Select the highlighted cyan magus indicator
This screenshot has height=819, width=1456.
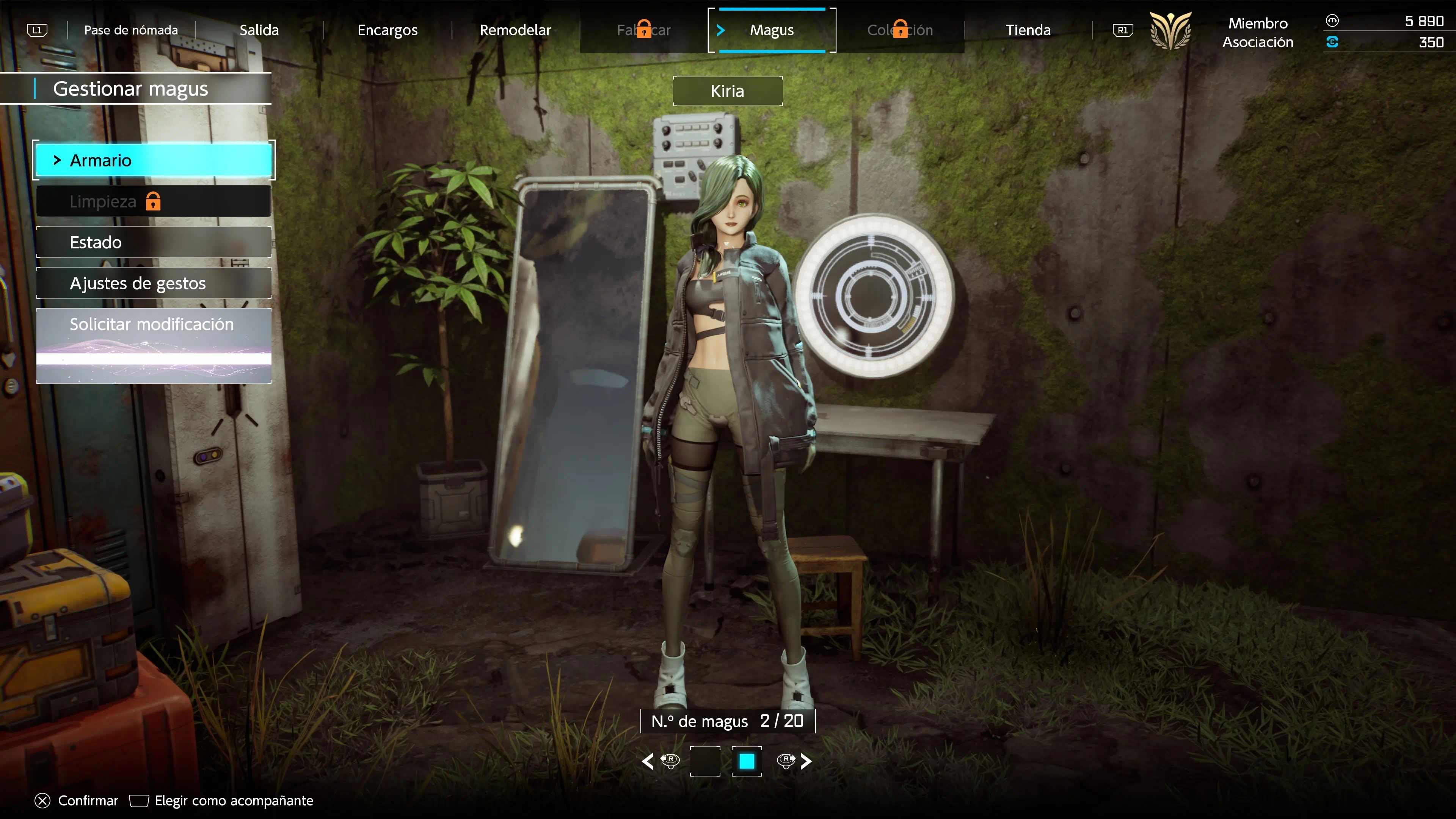(747, 761)
